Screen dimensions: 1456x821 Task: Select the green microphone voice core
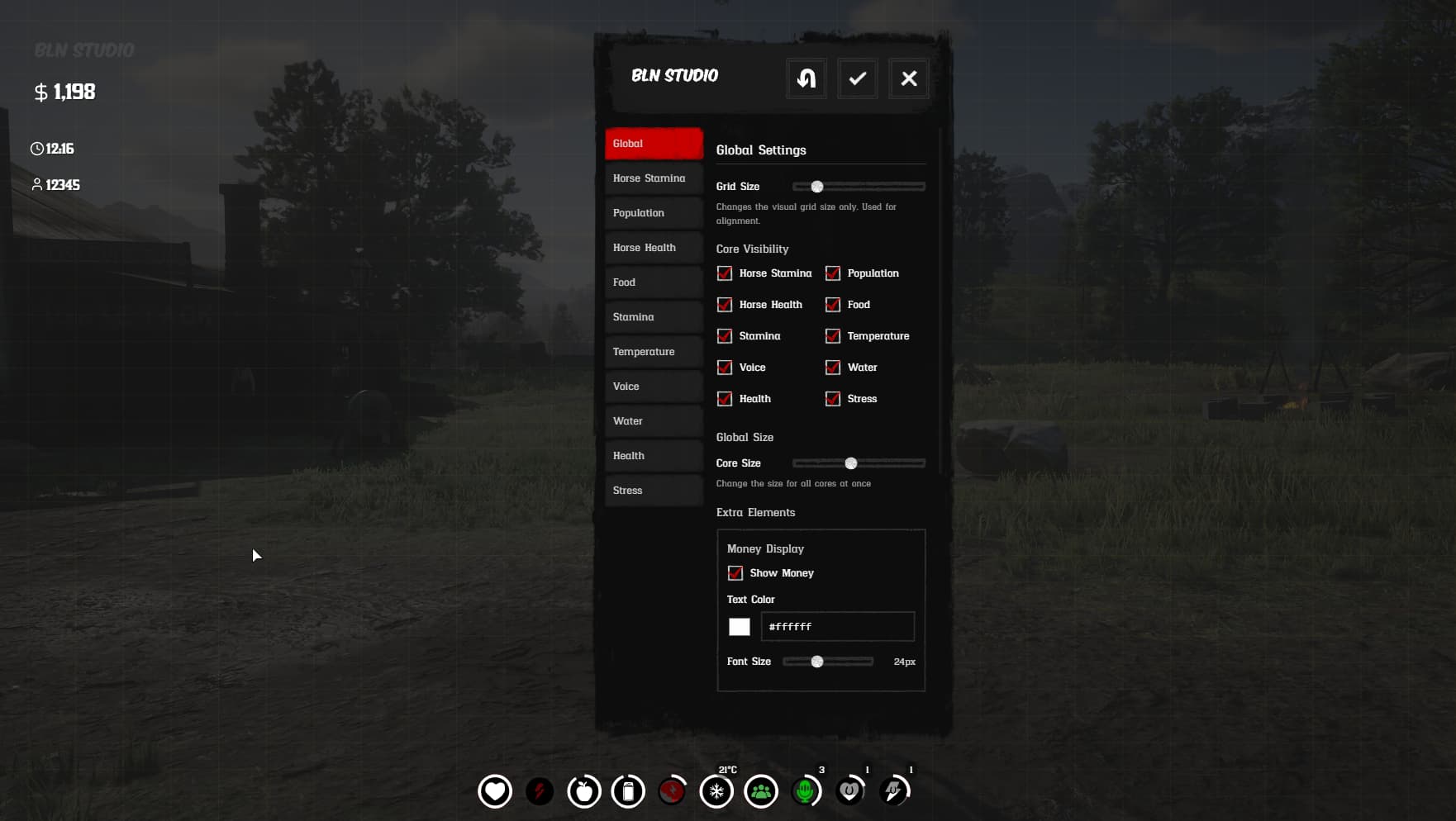click(x=806, y=790)
